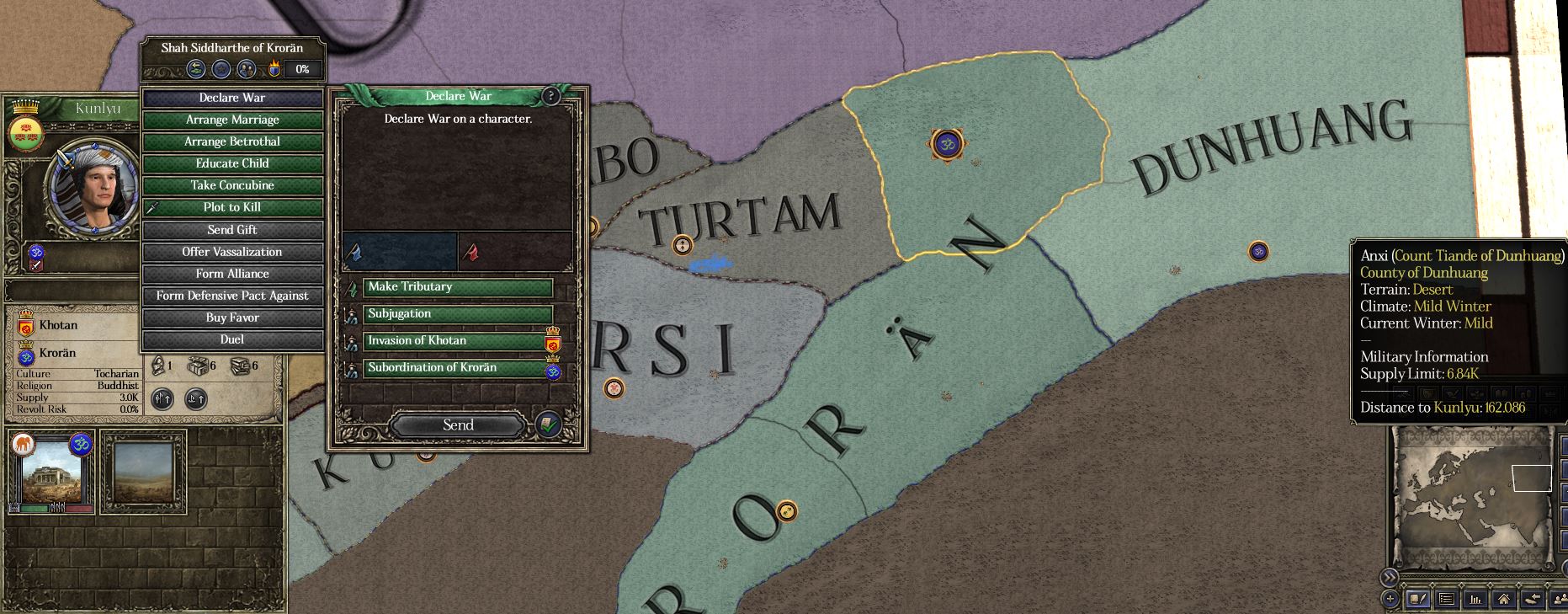Click the green arrows diplomacy icon in Shah's header
Viewport: 1568px width, 614px height.
point(195,70)
